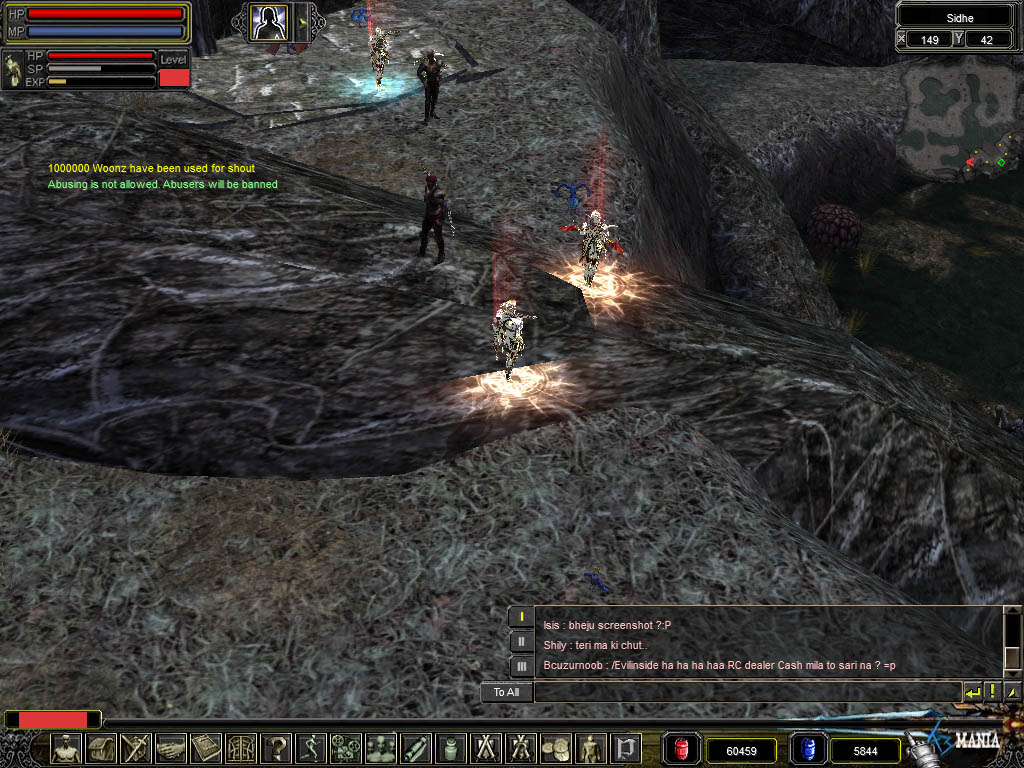The height and width of the screenshot is (768, 1024).
Task: Select the glowing silhouette buff icon
Action: 269,21
